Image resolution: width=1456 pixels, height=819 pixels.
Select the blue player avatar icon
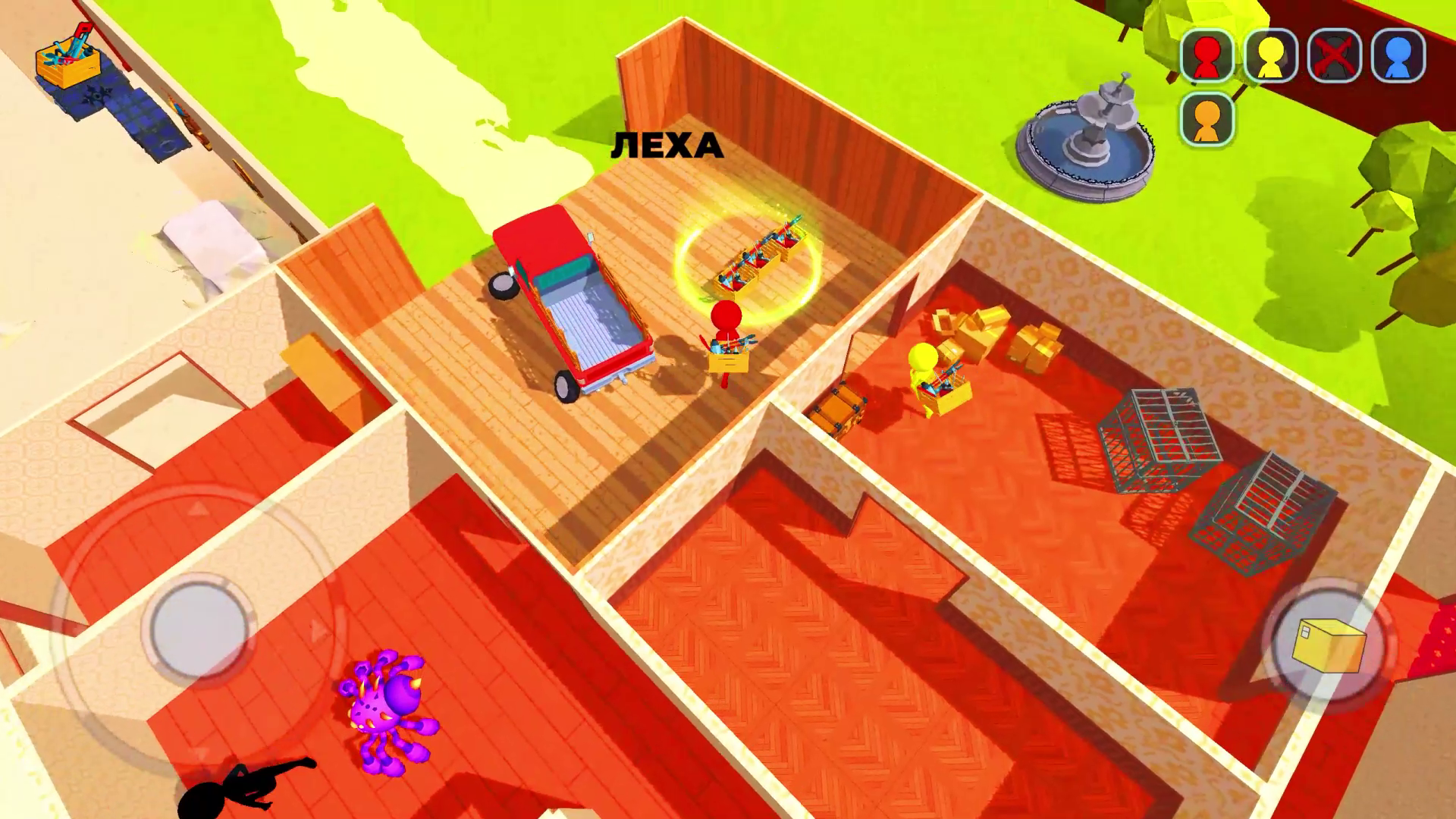coord(1398,55)
